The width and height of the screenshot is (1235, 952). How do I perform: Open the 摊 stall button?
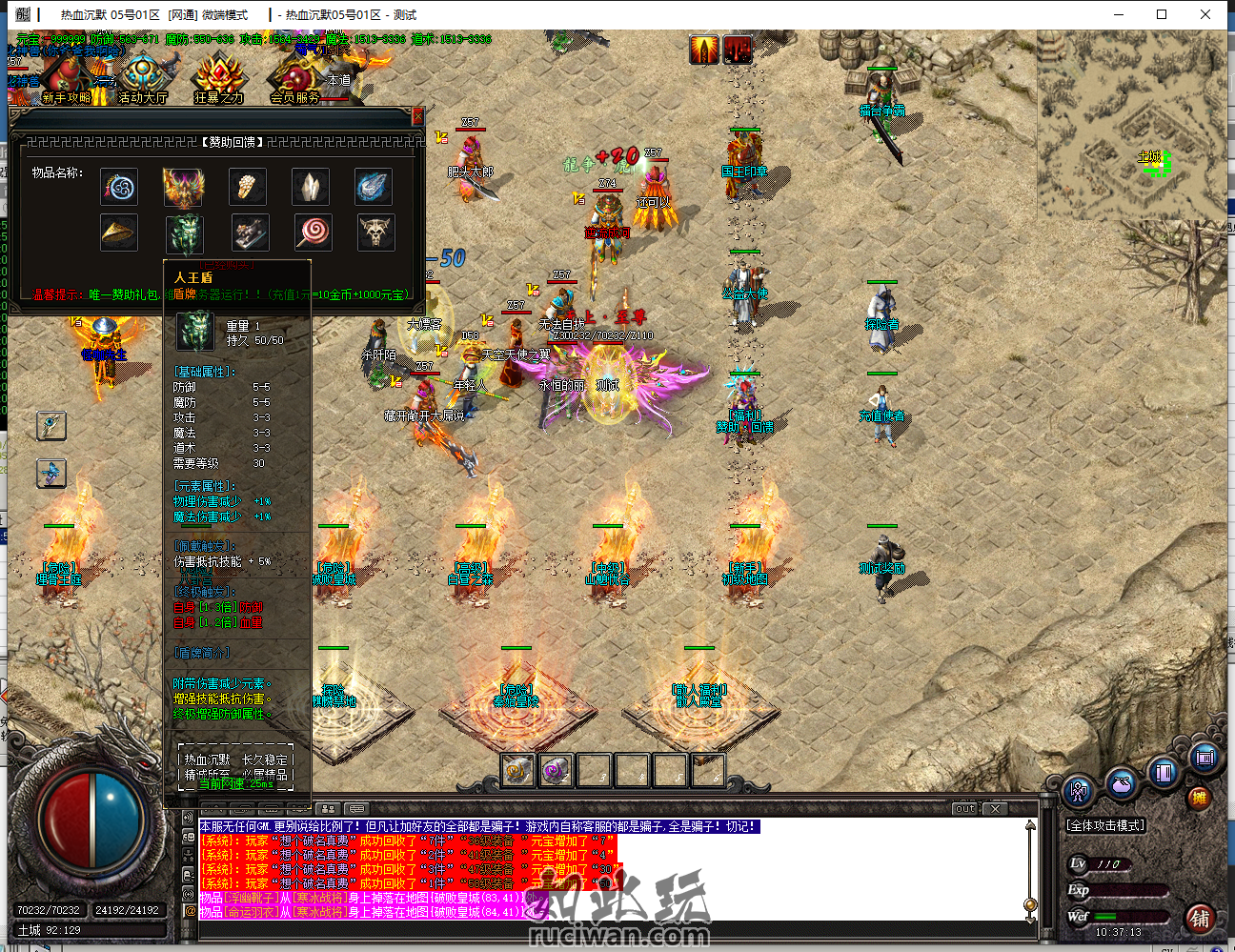(x=1199, y=799)
